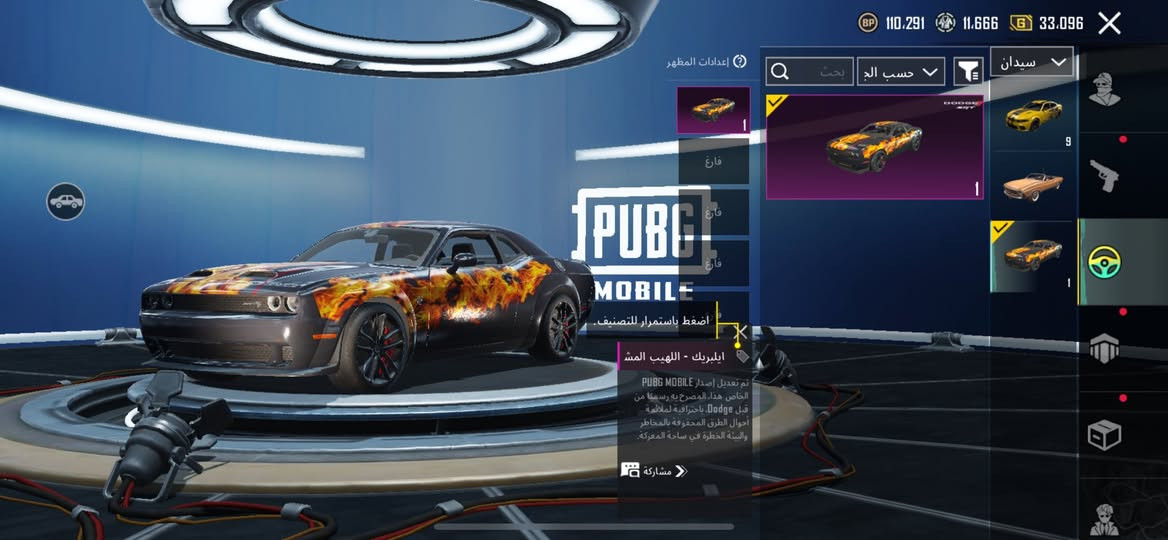Select the large flame Dodge skin card

(874, 147)
